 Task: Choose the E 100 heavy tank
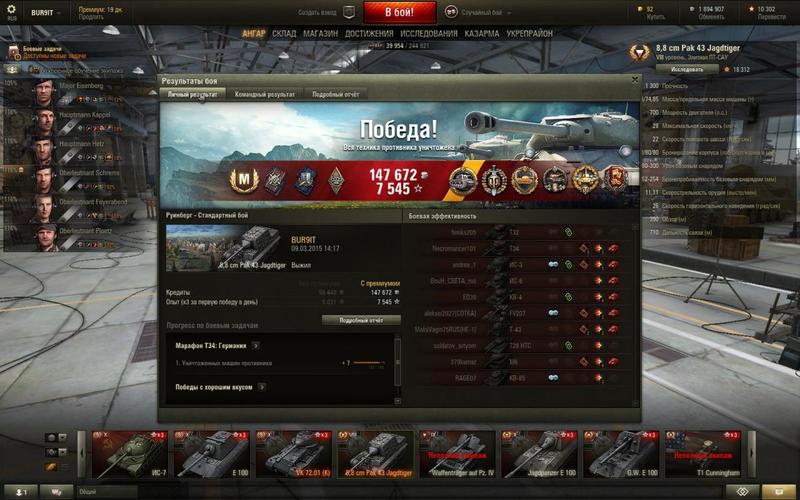click(211, 455)
